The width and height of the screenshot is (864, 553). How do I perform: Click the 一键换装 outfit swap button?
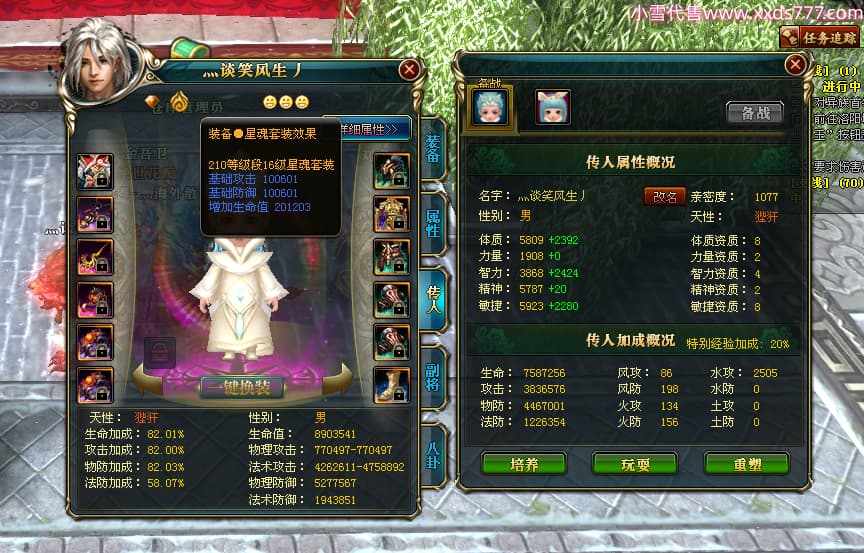click(240, 387)
